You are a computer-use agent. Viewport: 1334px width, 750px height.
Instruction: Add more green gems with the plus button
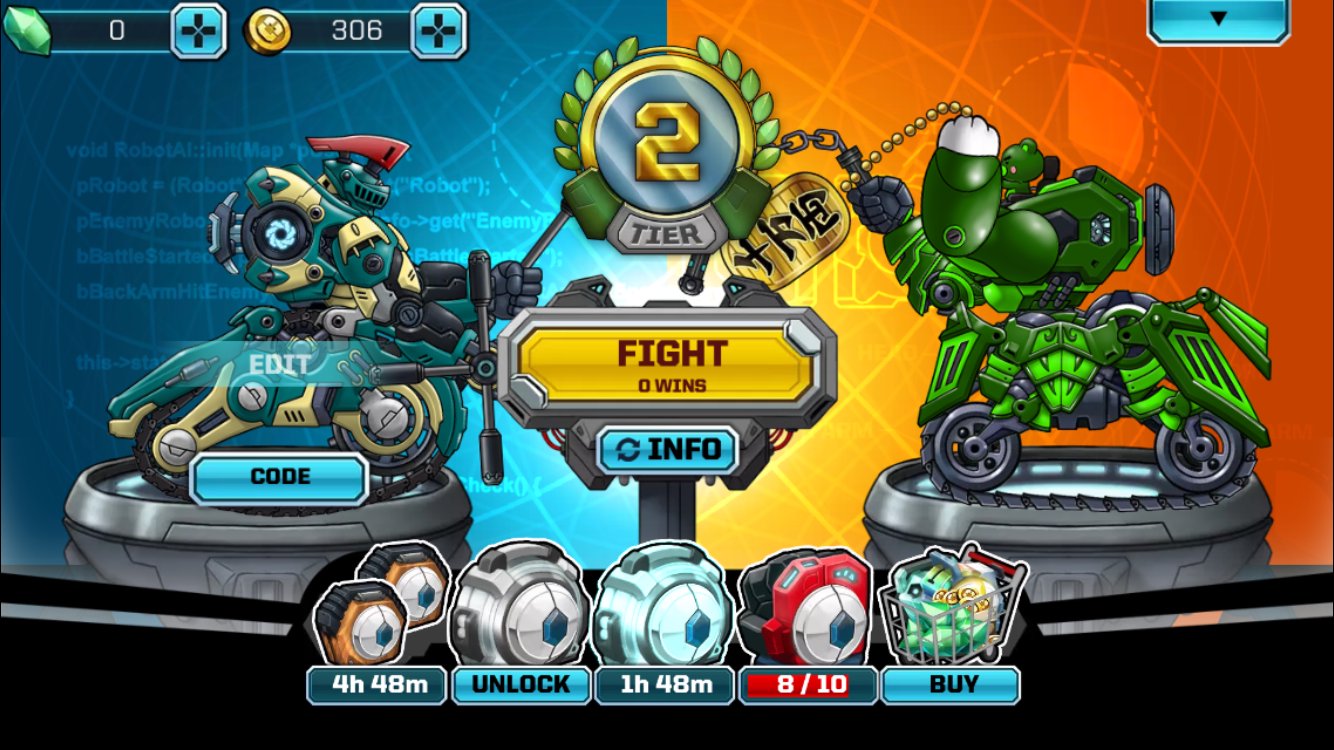click(x=198, y=30)
